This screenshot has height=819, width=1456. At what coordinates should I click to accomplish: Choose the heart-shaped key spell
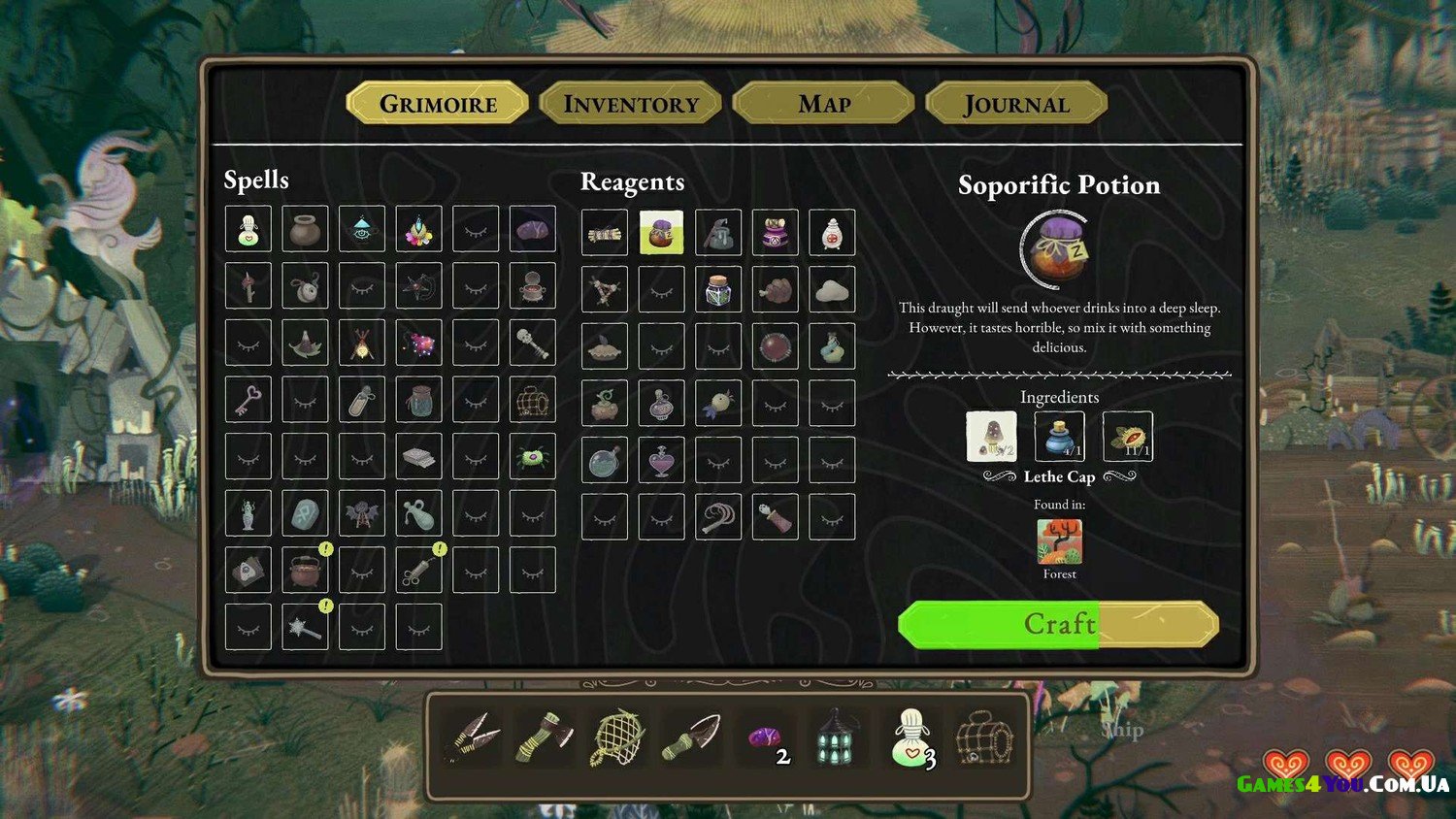(x=248, y=399)
